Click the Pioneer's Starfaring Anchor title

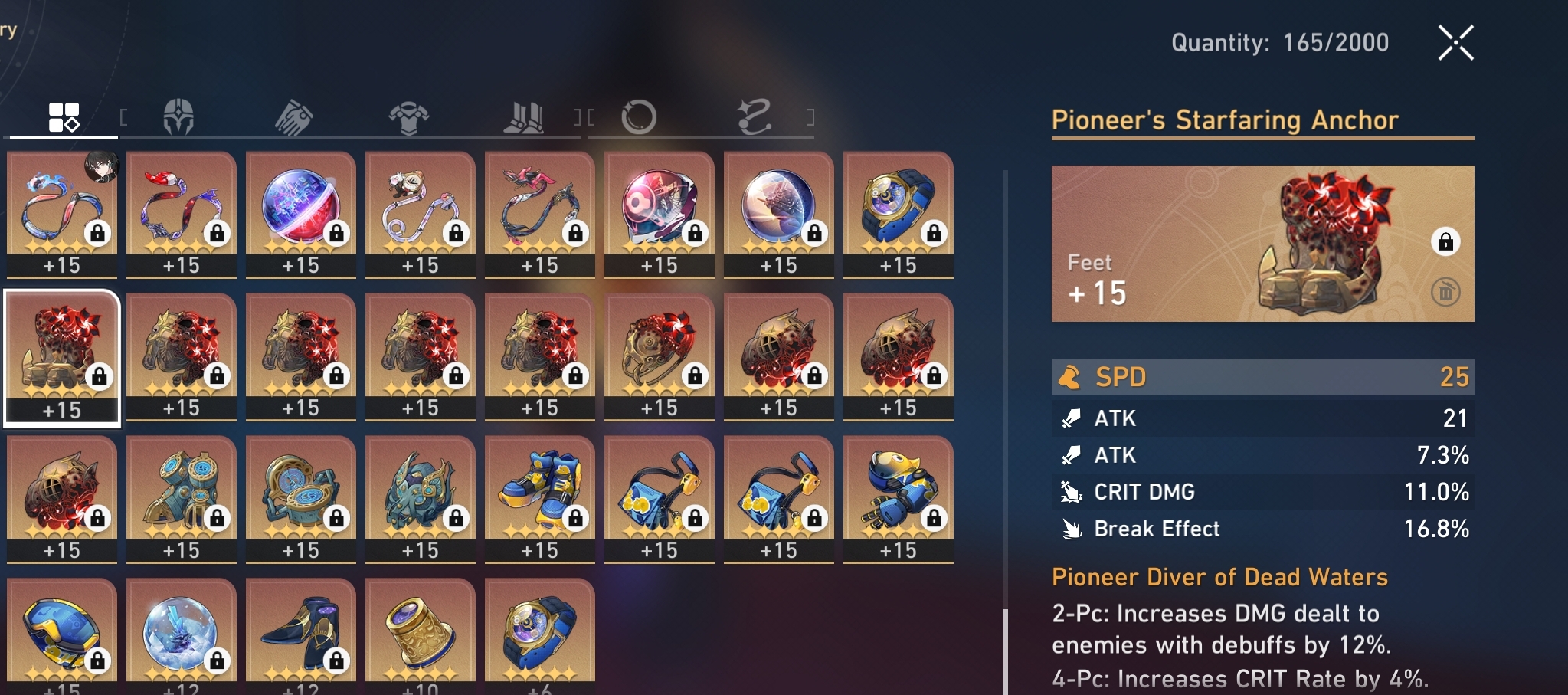[1226, 120]
